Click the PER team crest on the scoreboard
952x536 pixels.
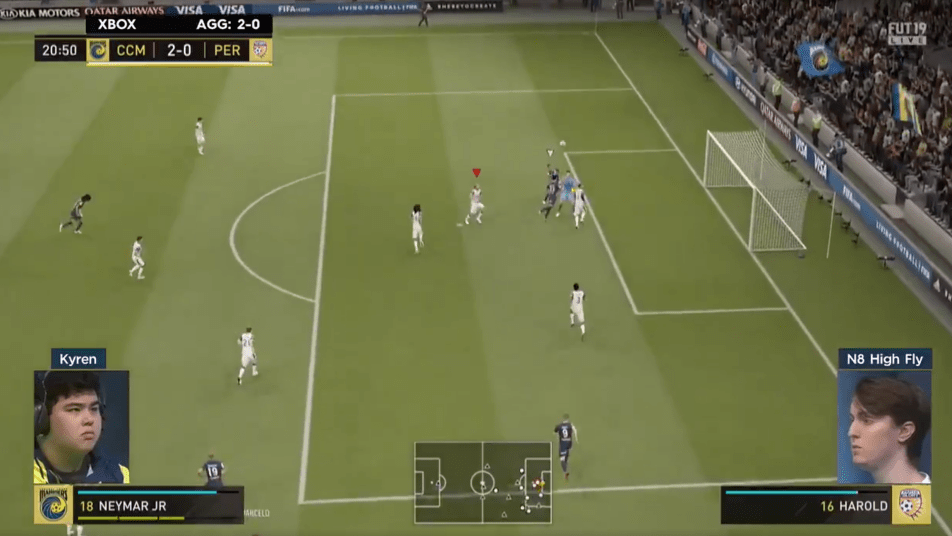[260, 50]
